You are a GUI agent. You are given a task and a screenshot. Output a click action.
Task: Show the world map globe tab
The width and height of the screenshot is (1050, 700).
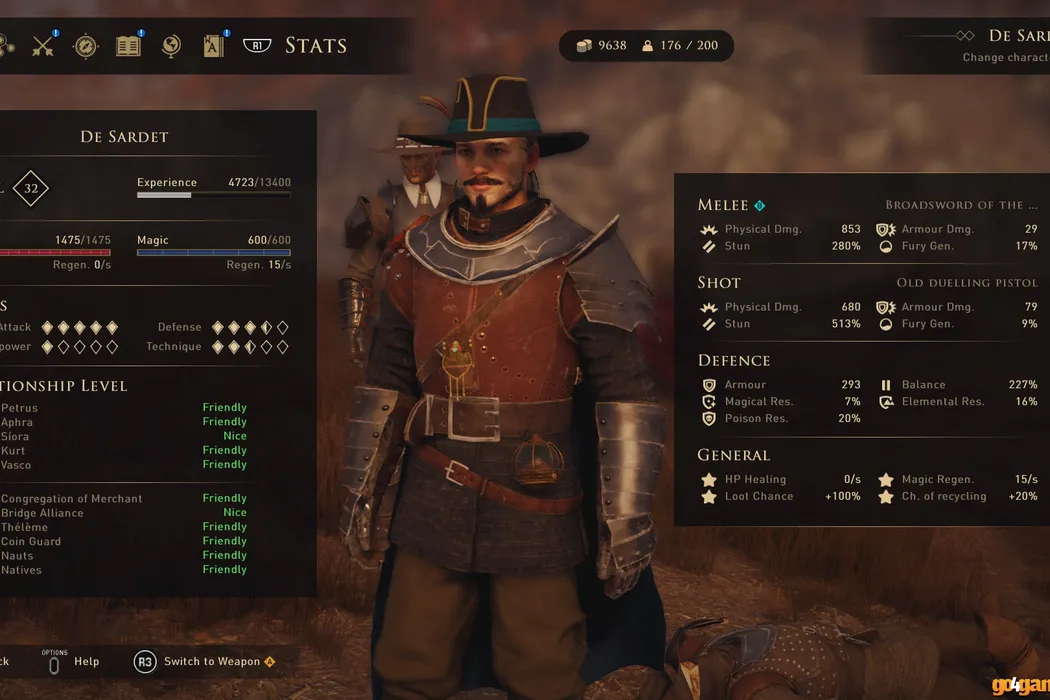click(x=171, y=45)
